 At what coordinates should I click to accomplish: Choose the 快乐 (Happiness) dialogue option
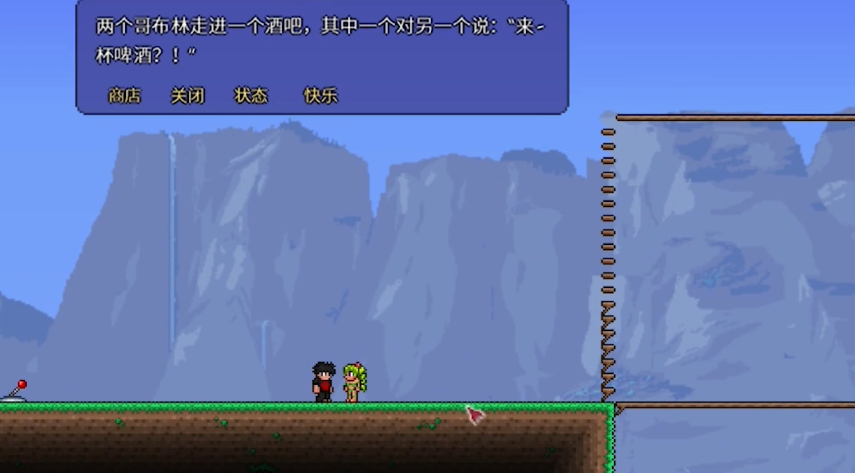click(320, 96)
